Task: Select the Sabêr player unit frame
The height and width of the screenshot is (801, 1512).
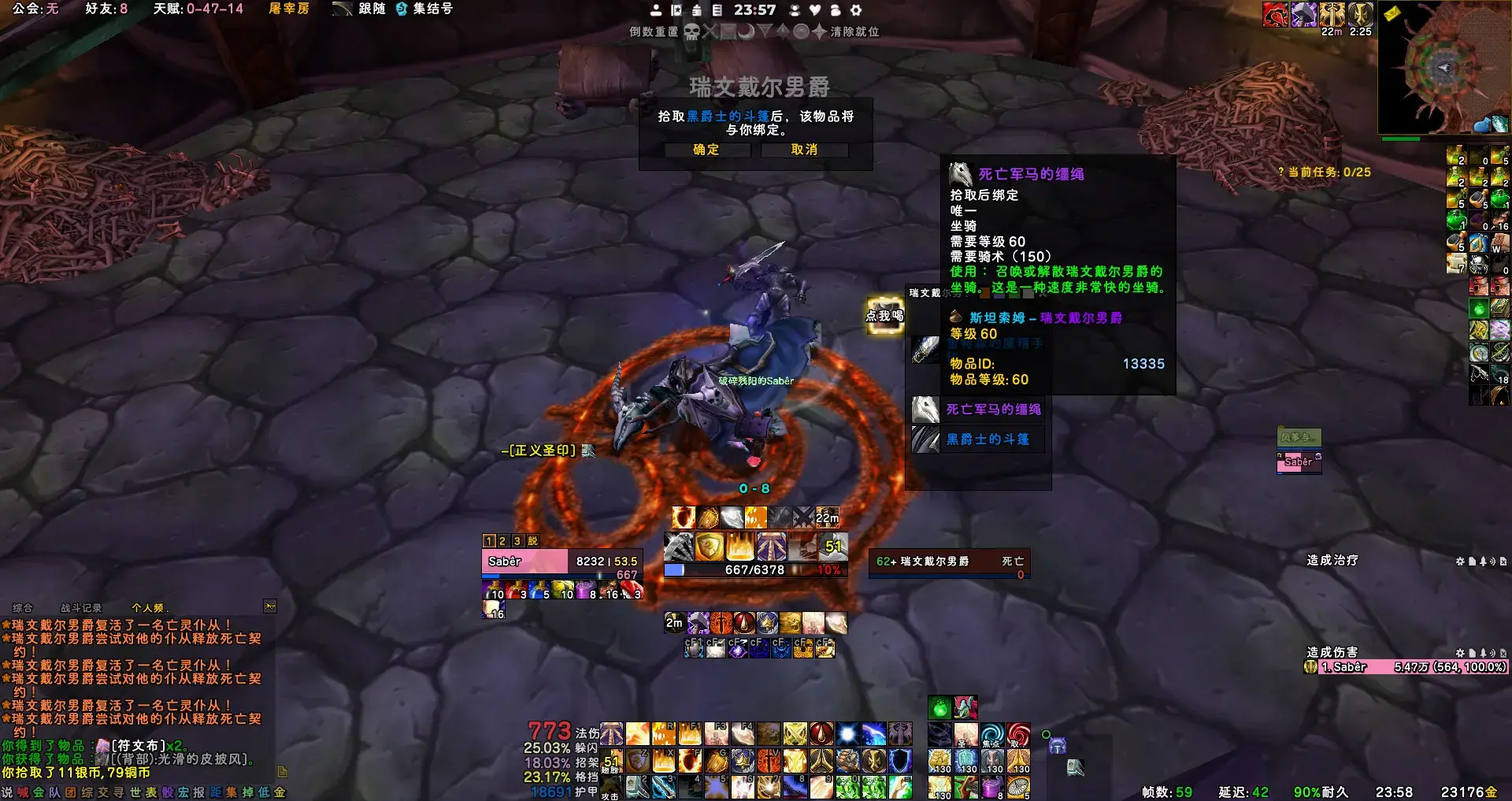Action: pyautogui.click(x=524, y=562)
